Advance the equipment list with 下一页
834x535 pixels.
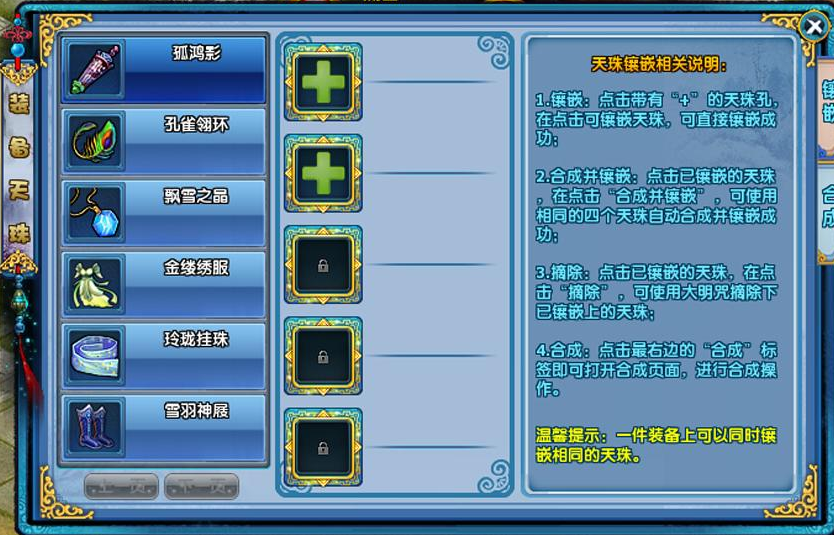201,486
